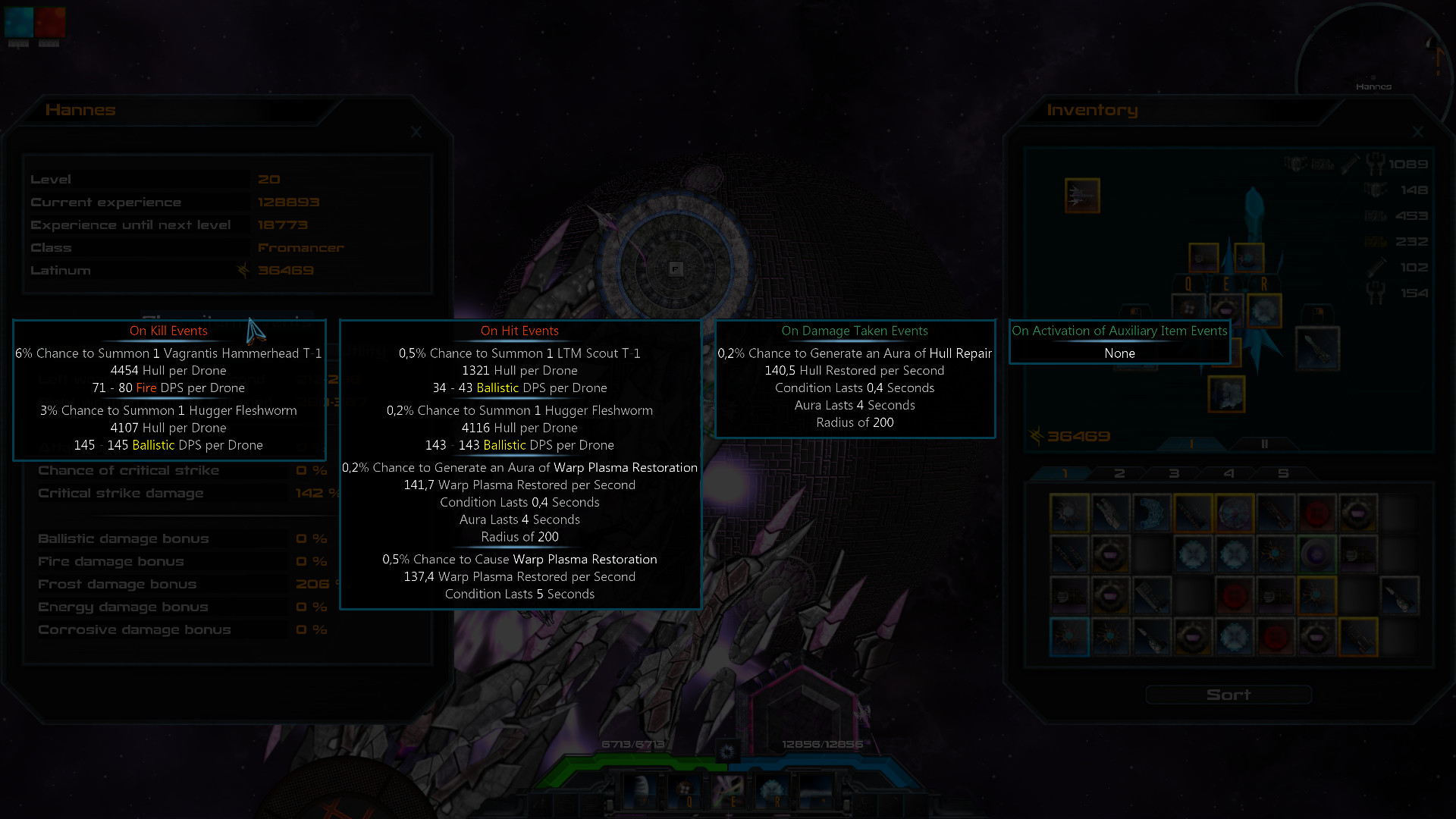Open inventory tab 3
The width and height of the screenshot is (1456, 819).
click(1174, 472)
